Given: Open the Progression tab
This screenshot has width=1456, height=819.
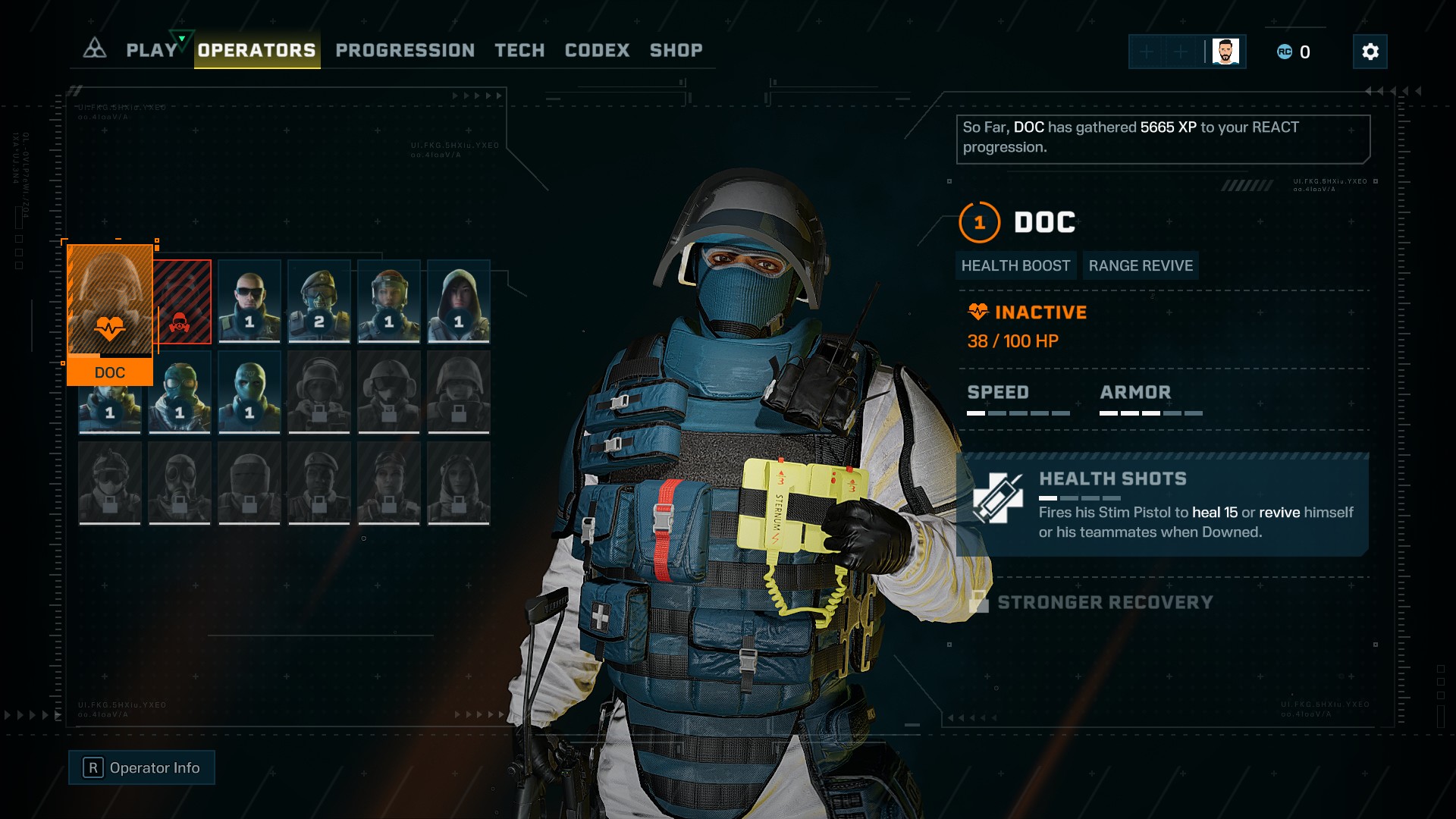Looking at the screenshot, I should coord(405,51).
